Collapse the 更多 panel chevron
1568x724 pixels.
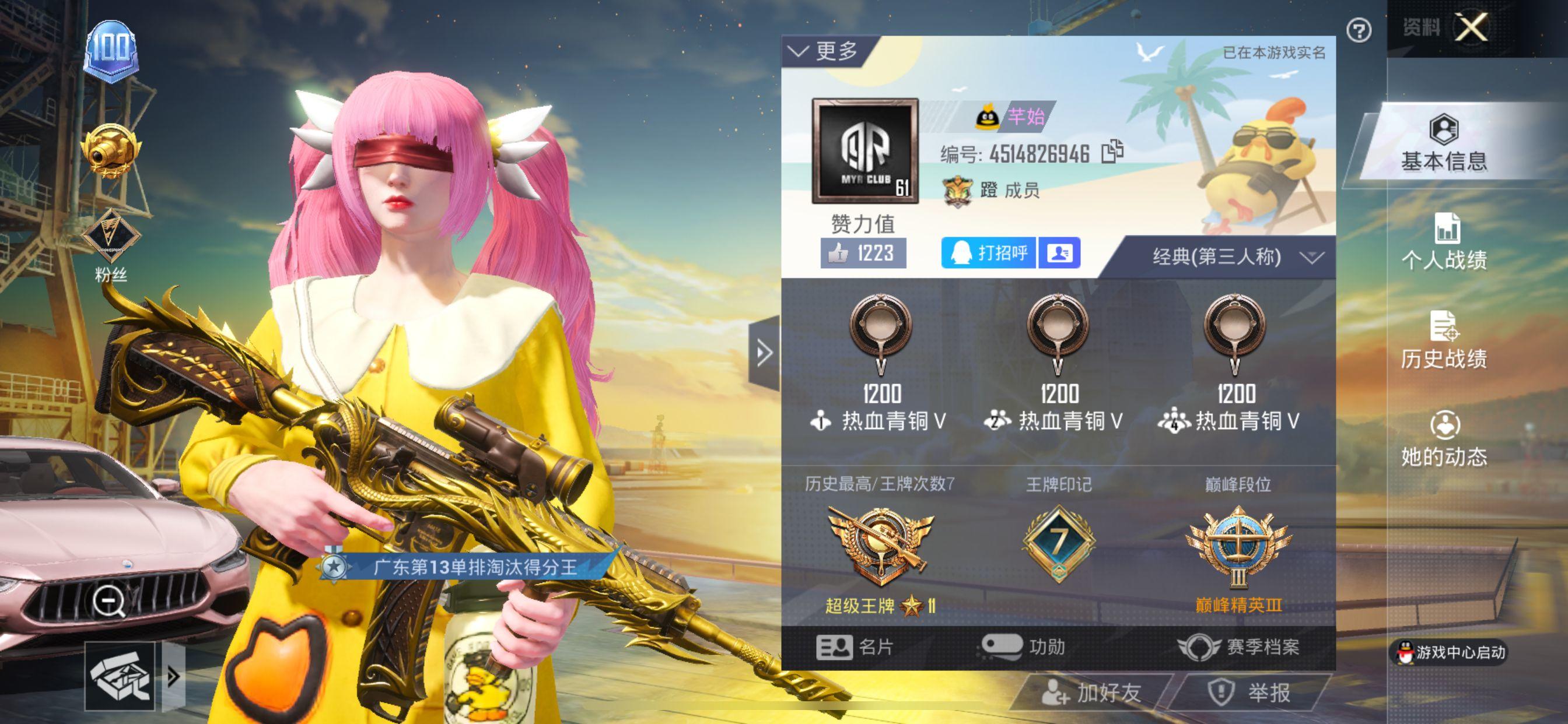tap(799, 51)
